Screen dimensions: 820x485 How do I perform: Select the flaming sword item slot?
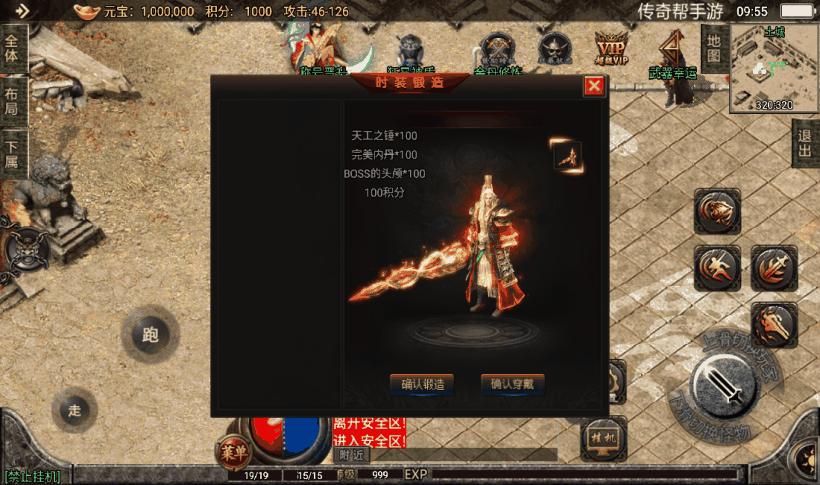[x=567, y=155]
